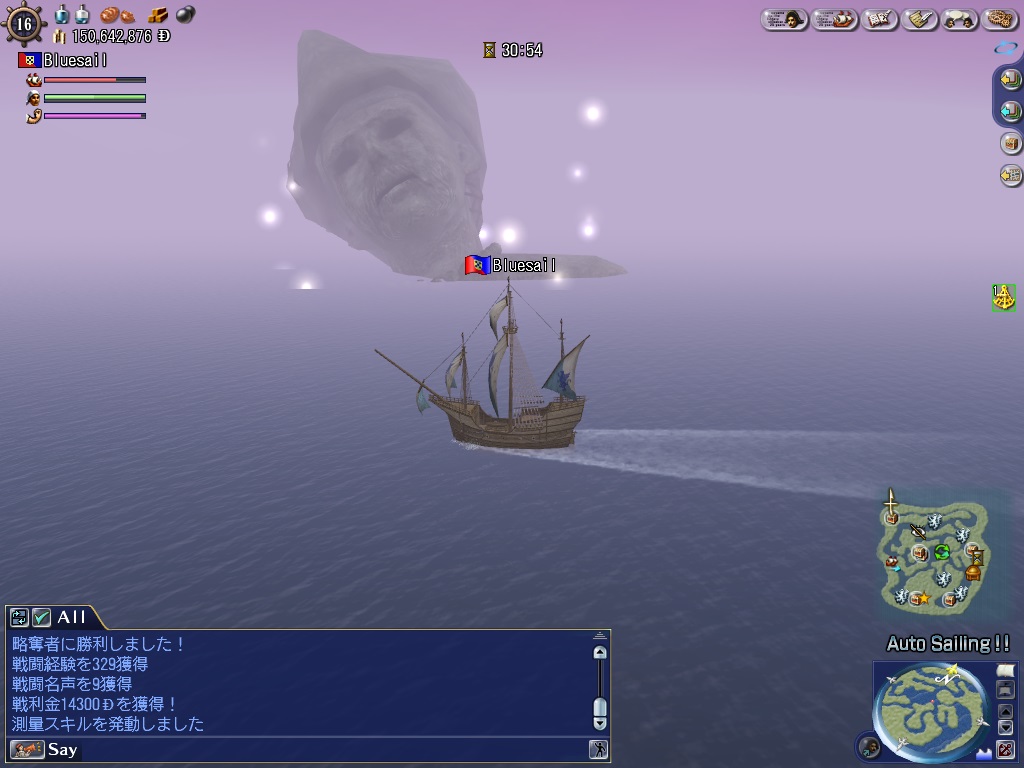Click the red anchor button
The image size is (1024, 768).
pyautogui.click(x=1006, y=749)
